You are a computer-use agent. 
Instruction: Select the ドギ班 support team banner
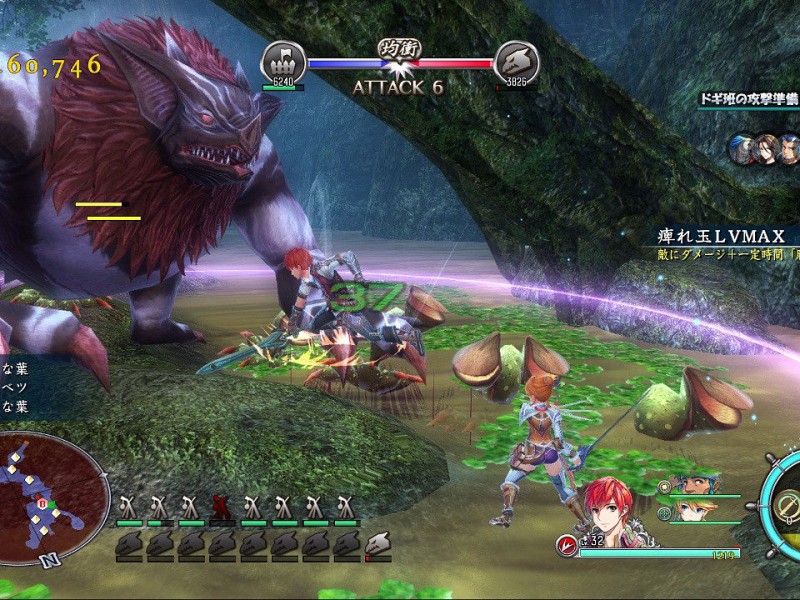(750, 99)
